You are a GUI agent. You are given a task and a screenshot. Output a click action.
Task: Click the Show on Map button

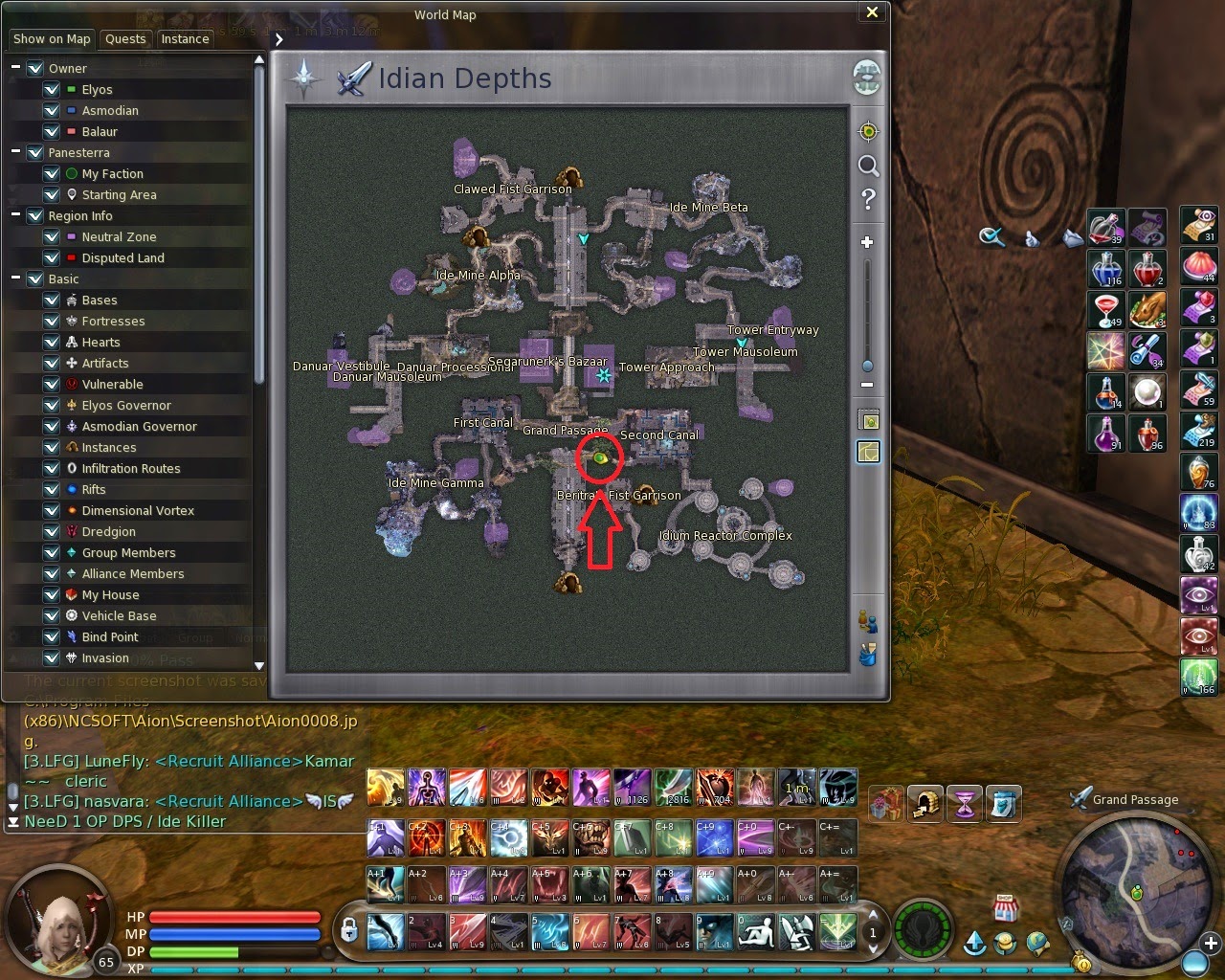[51, 39]
